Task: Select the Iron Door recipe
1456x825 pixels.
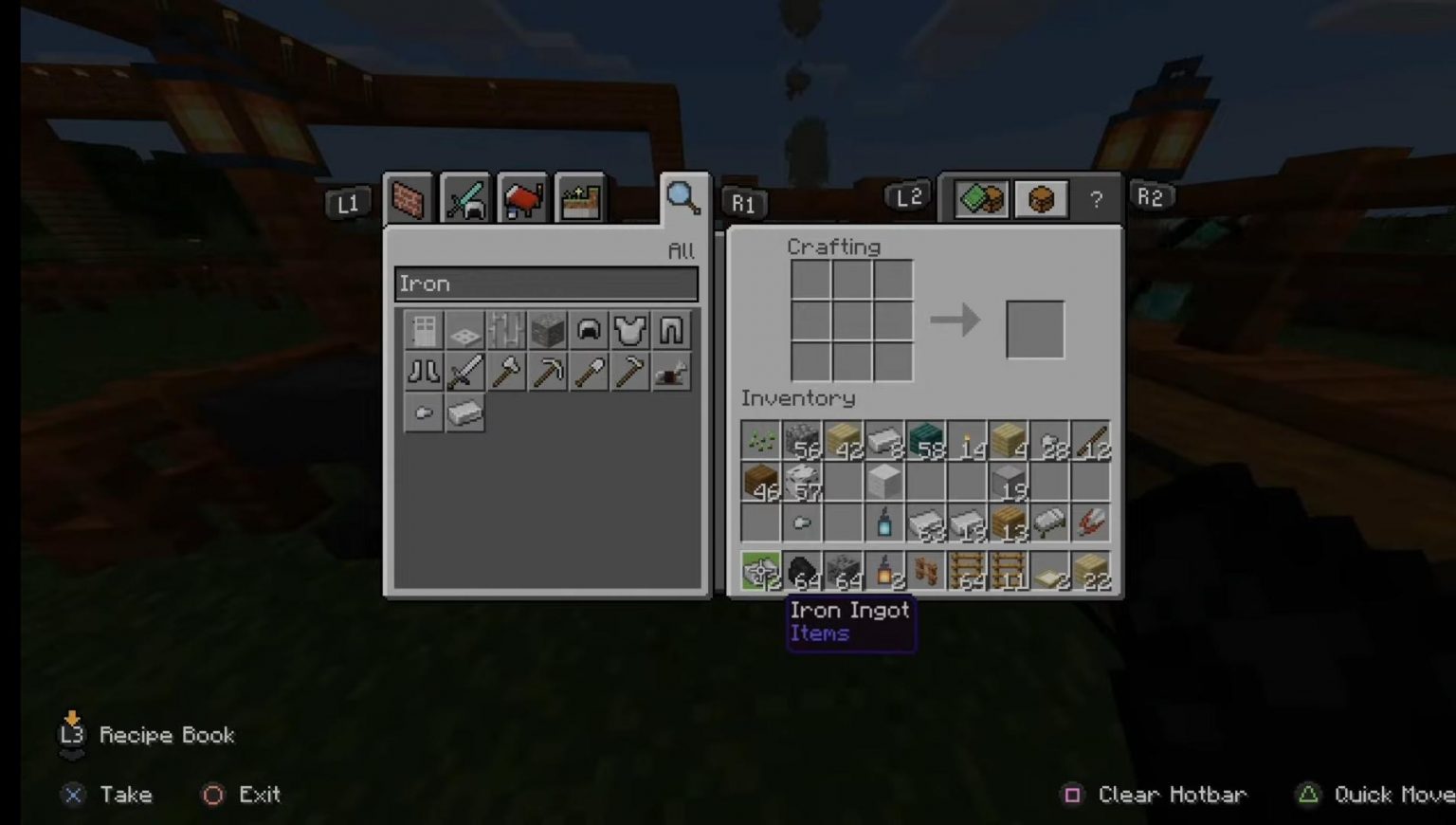Action: point(423,329)
